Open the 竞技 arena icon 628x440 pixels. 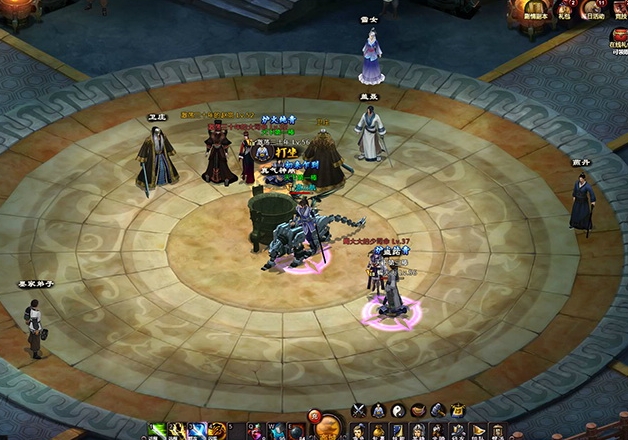point(622,9)
